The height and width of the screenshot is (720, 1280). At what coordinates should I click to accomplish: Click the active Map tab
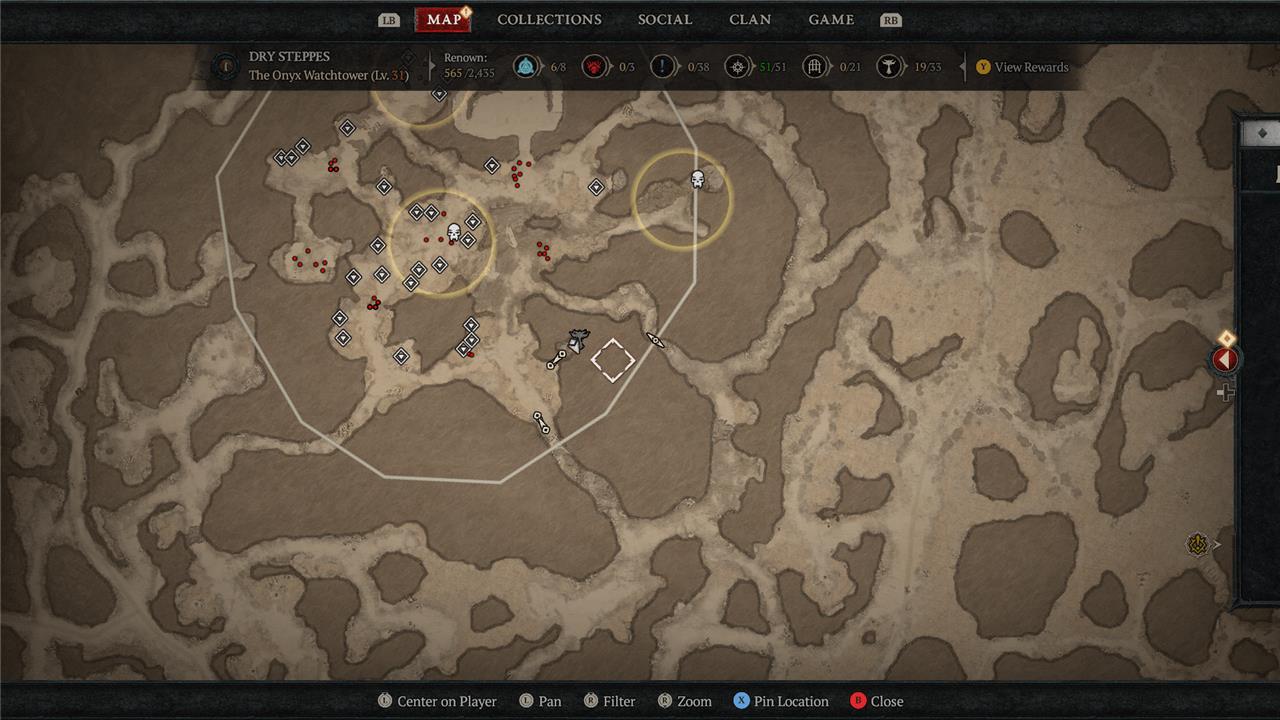coord(443,19)
